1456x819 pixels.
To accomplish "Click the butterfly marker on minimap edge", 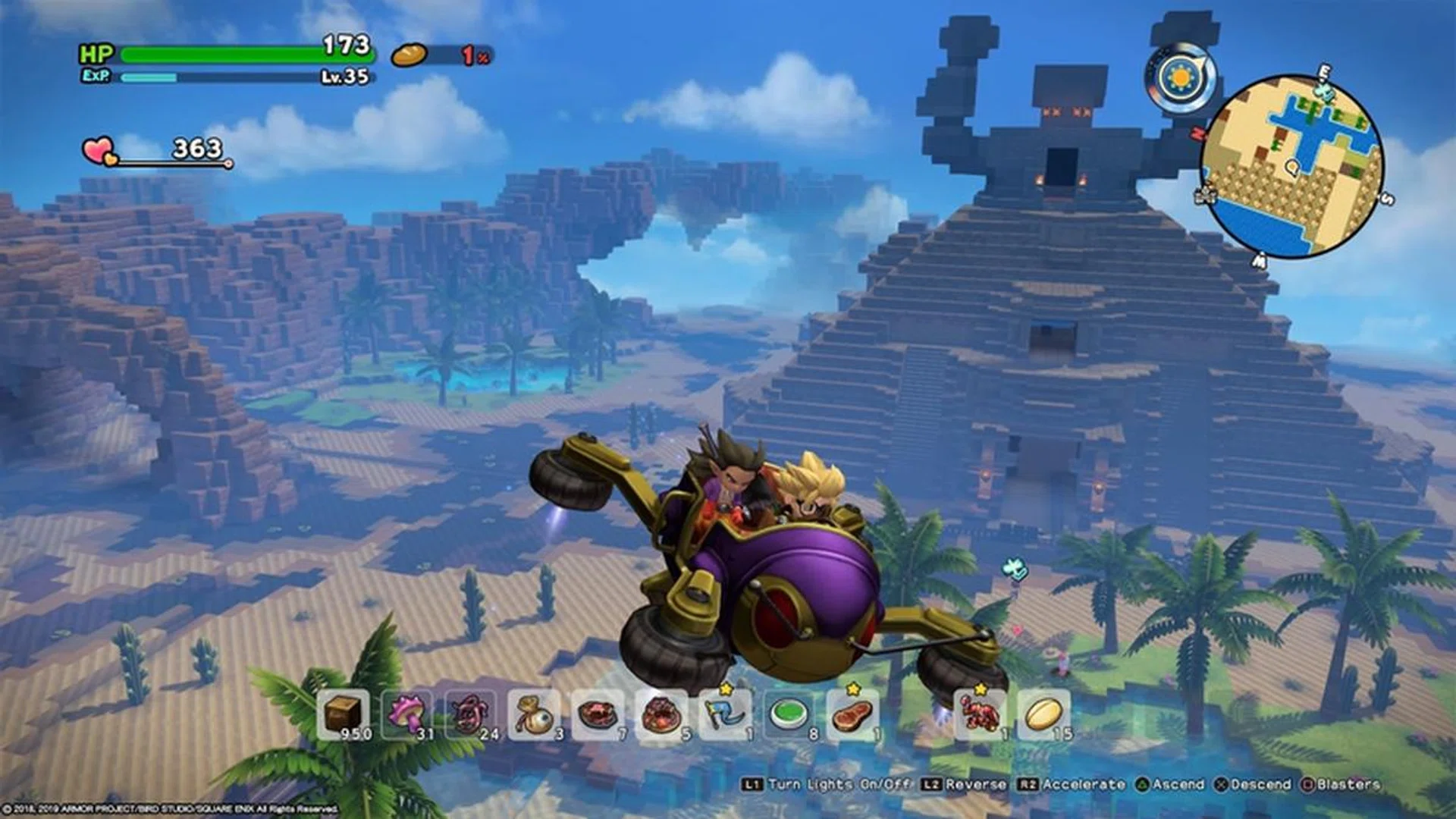I will (x=1324, y=90).
